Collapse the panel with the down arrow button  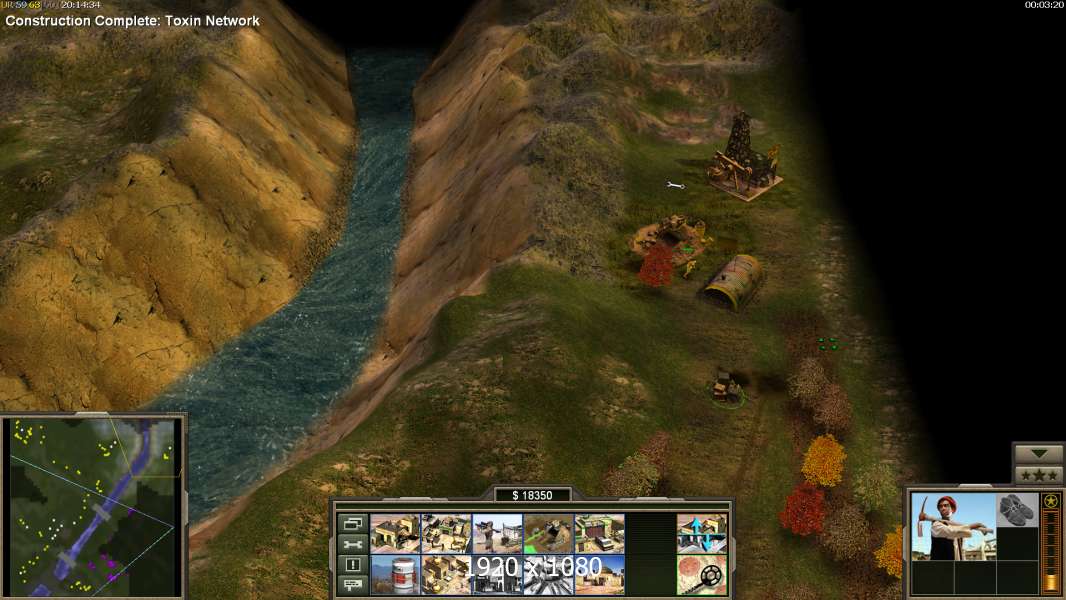pos(1038,453)
